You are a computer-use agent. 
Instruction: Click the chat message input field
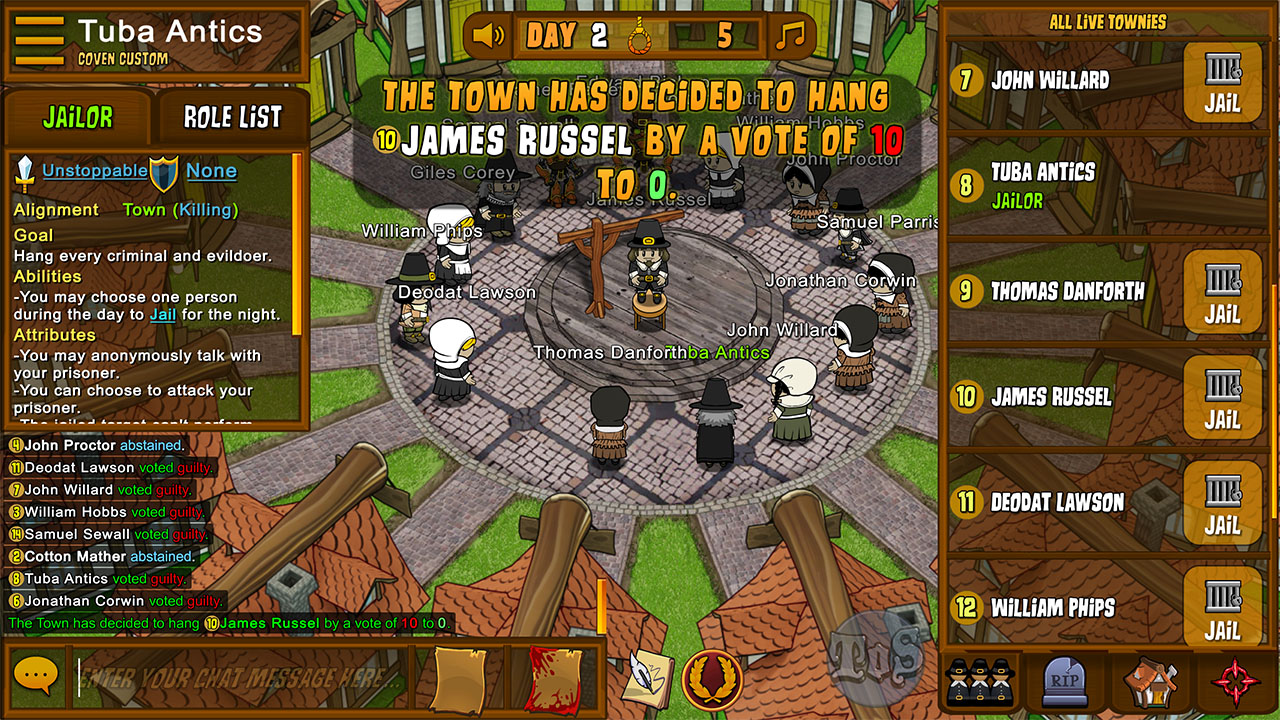(x=240, y=677)
